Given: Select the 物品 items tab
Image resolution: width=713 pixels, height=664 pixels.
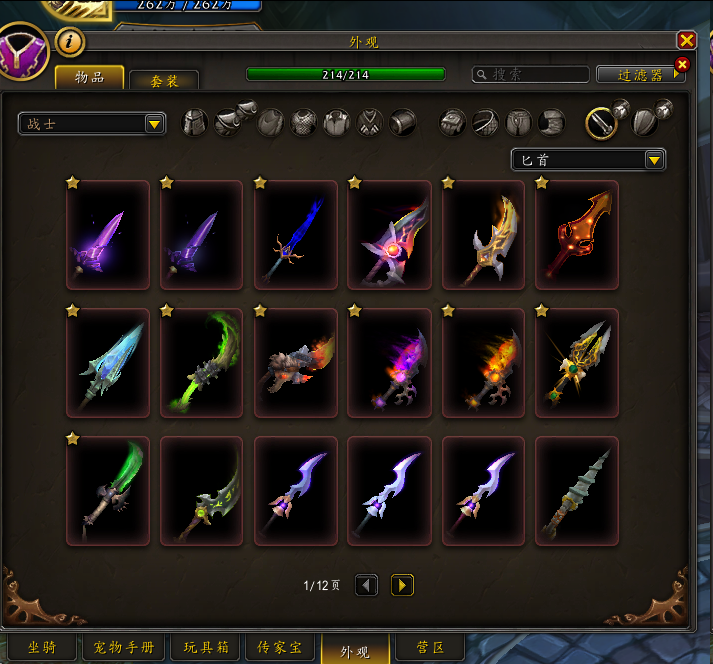Looking at the screenshot, I should pyautogui.click(x=90, y=78).
